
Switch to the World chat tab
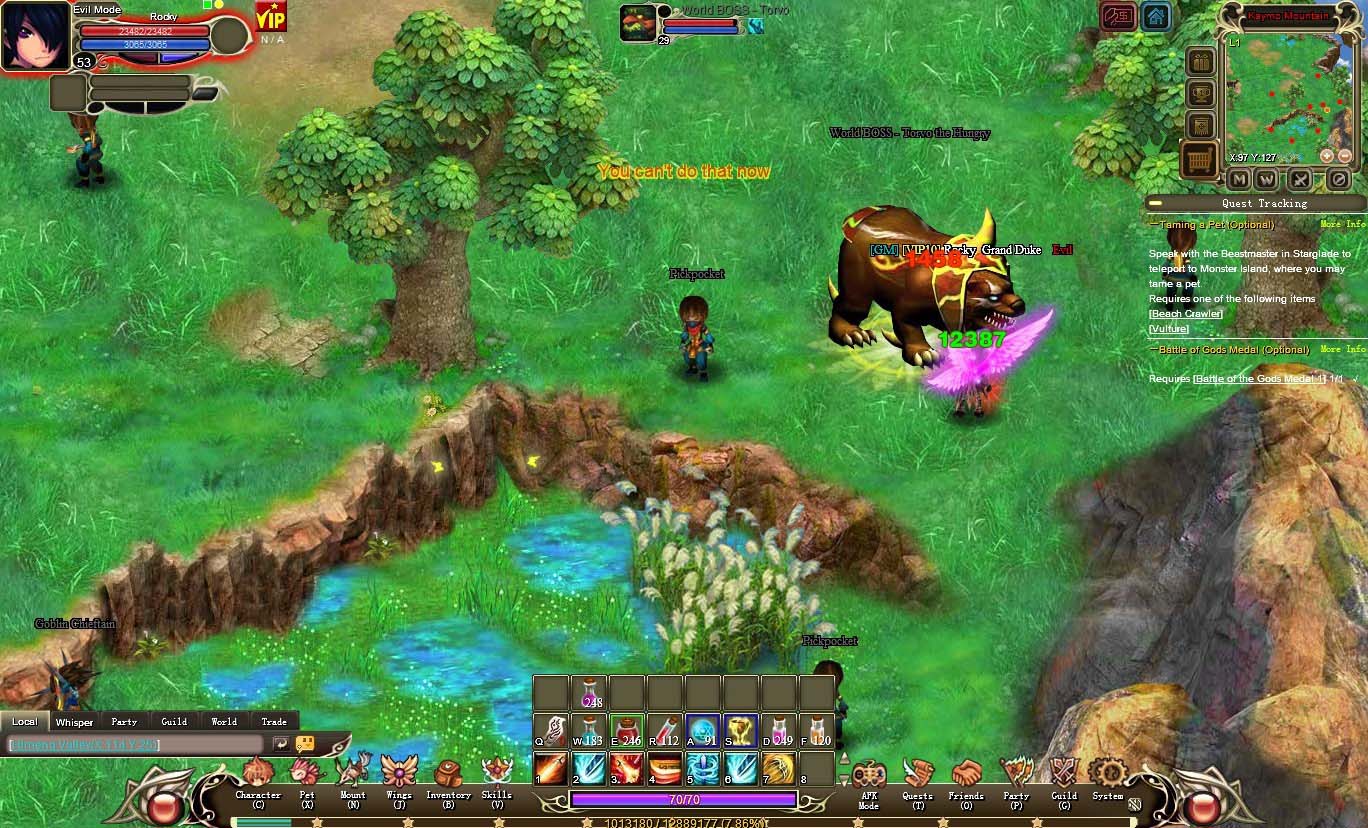point(224,721)
